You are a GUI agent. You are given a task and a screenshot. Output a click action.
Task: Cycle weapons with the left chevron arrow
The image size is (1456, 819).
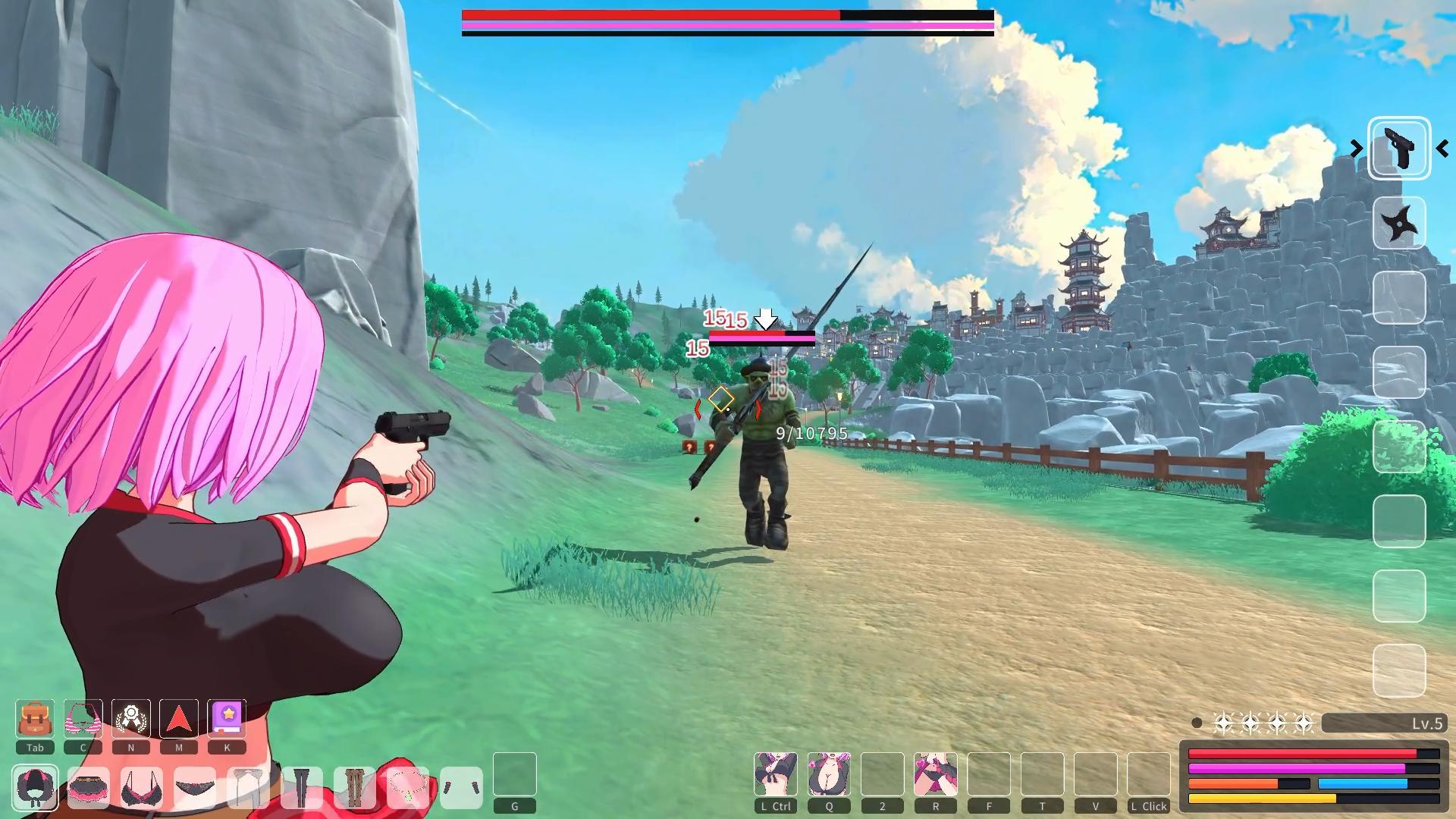click(1357, 149)
